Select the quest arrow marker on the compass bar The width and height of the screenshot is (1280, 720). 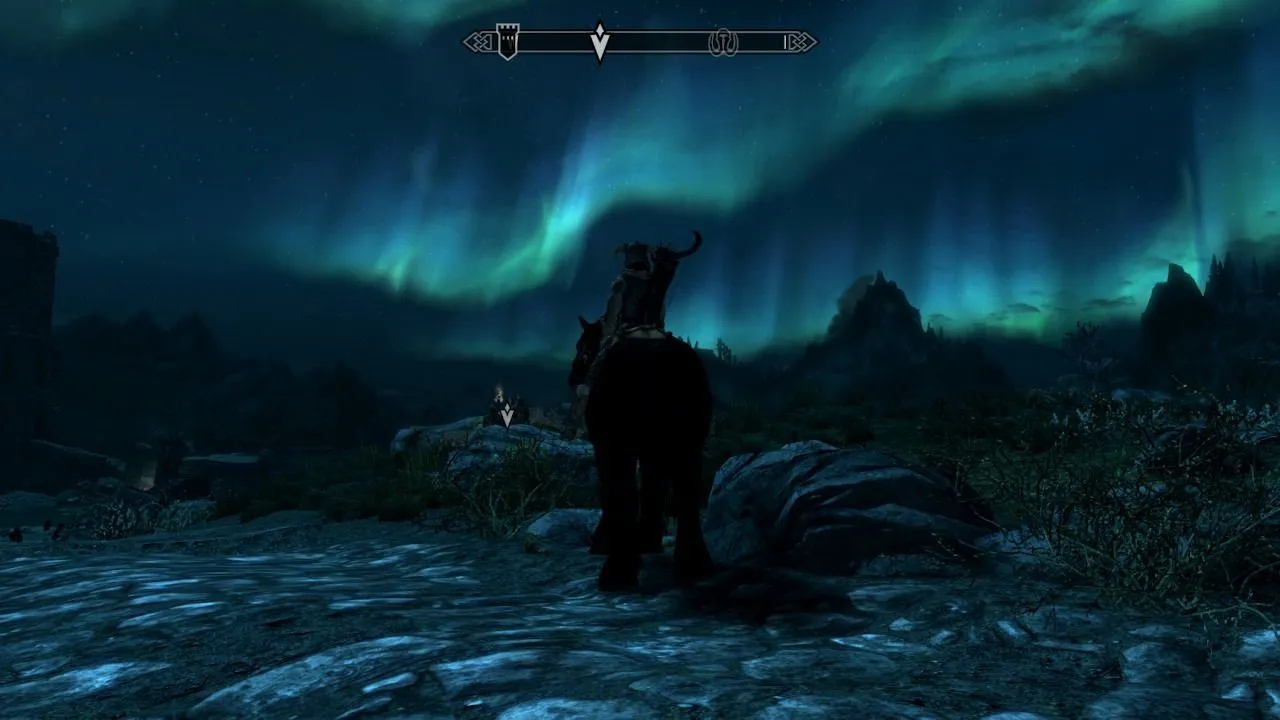coord(599,42)
